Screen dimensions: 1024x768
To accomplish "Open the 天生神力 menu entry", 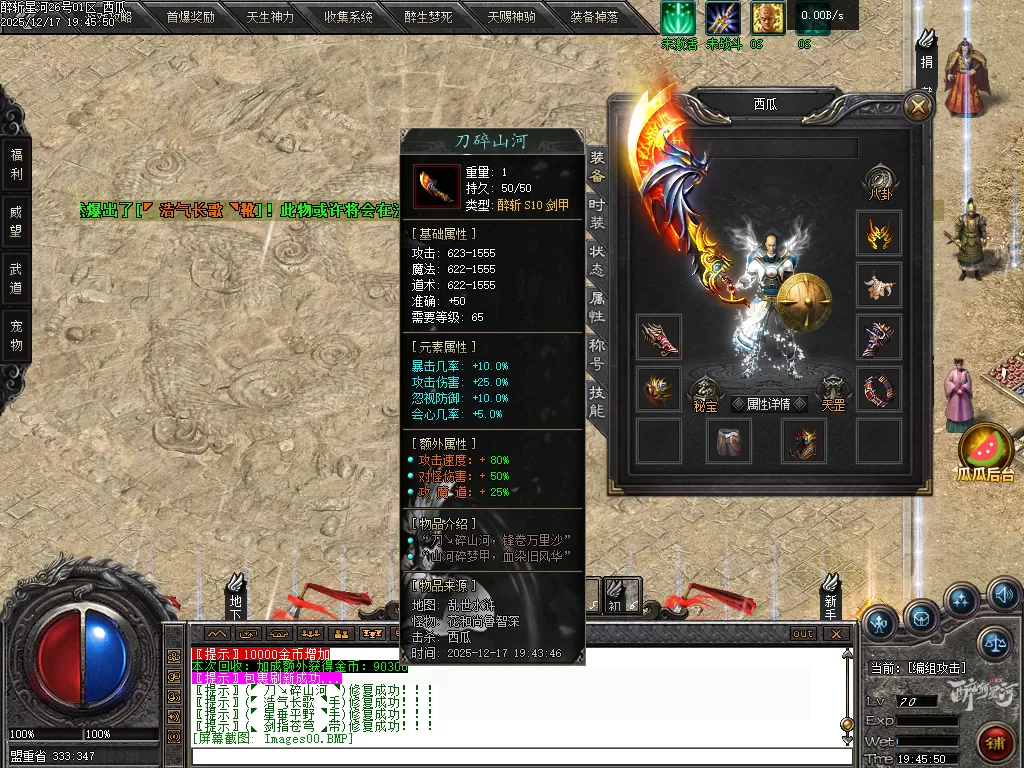I will (270, 17).
